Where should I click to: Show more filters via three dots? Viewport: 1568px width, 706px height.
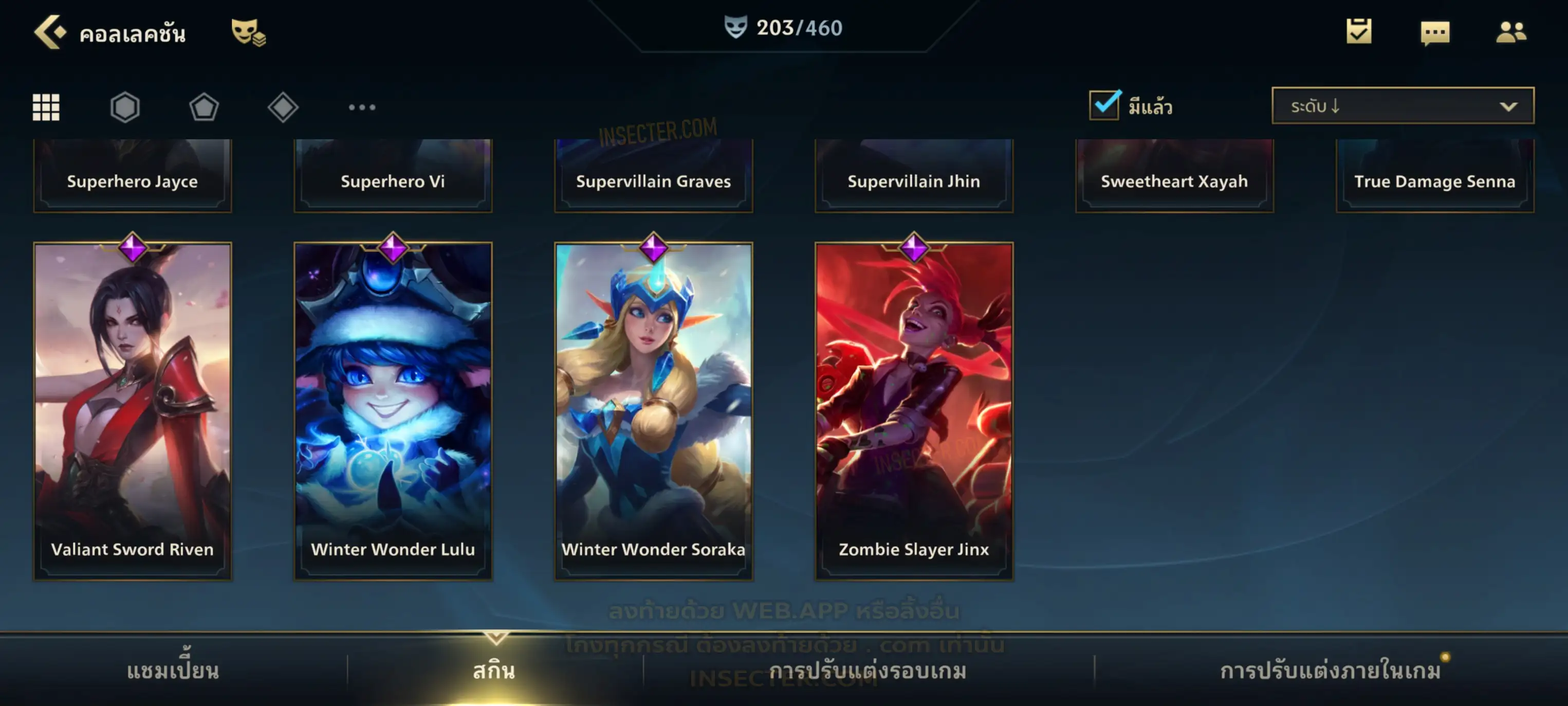(362, 108)
